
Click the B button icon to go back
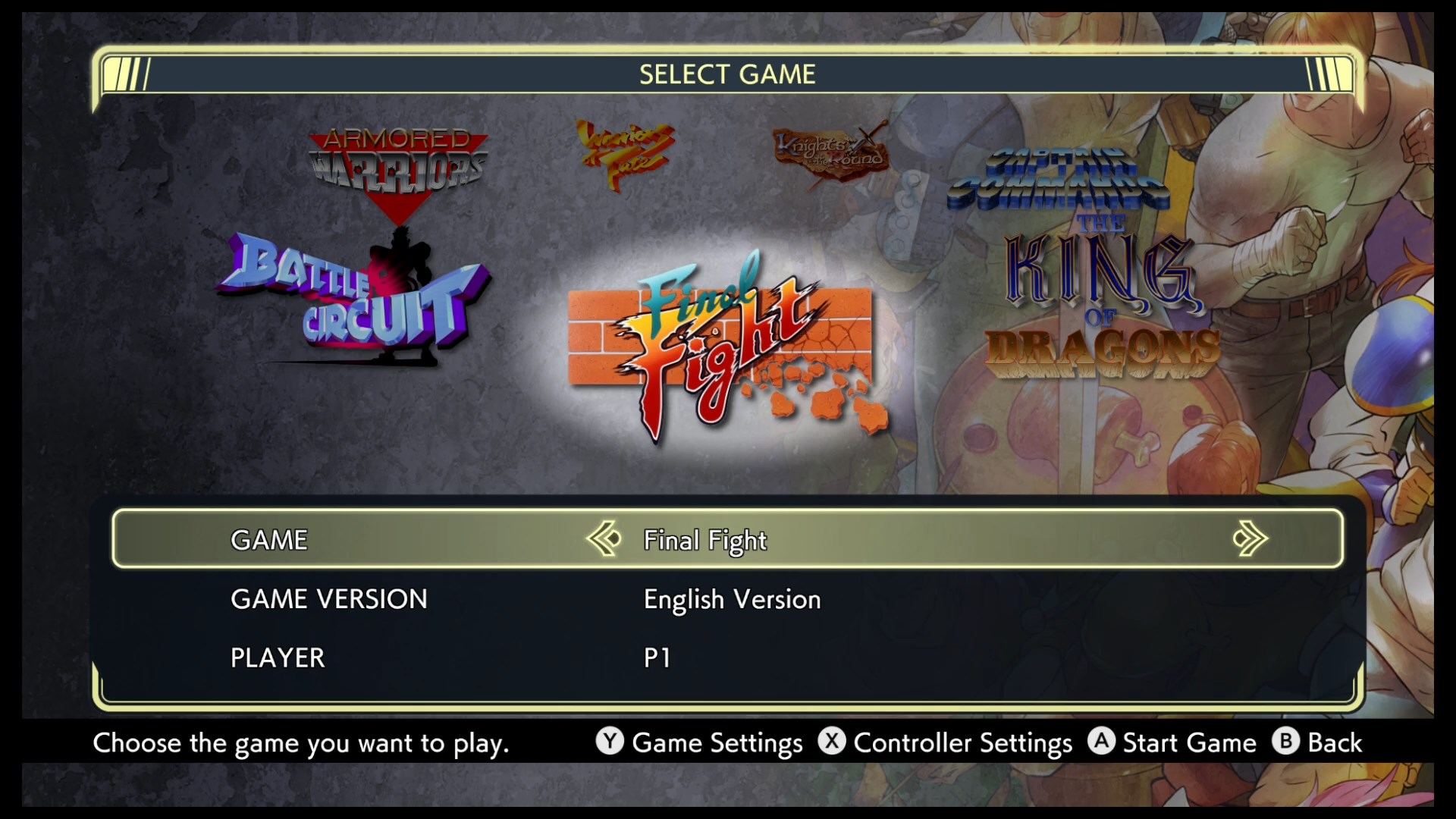tap(1284, 743)
